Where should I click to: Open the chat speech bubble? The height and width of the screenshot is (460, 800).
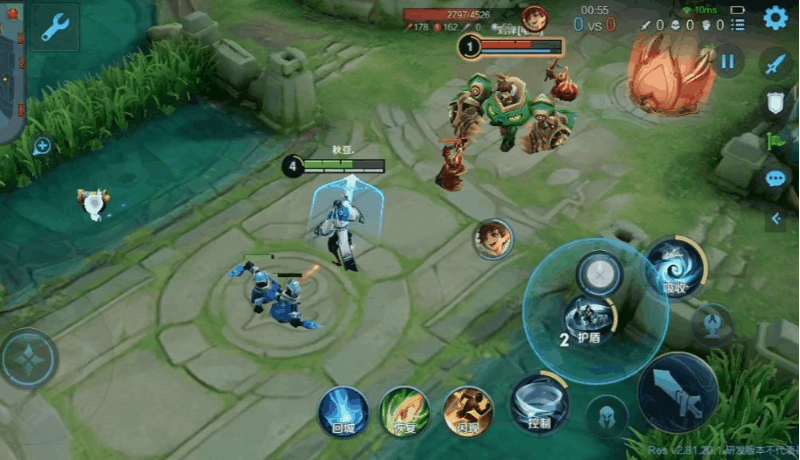pyautogui.click(x=775, y=179)
